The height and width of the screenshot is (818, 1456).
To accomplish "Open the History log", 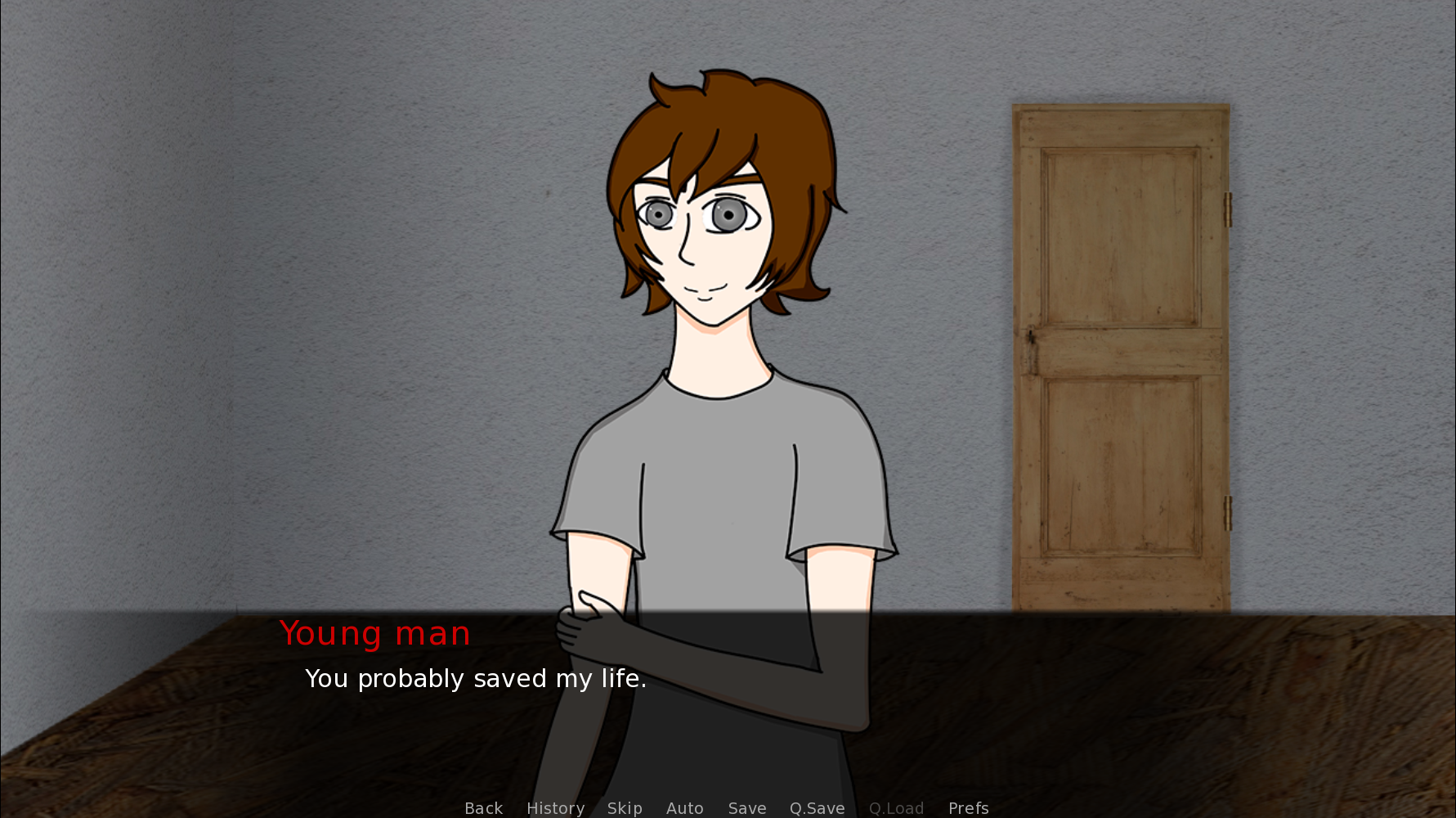I will click(555, 808).
